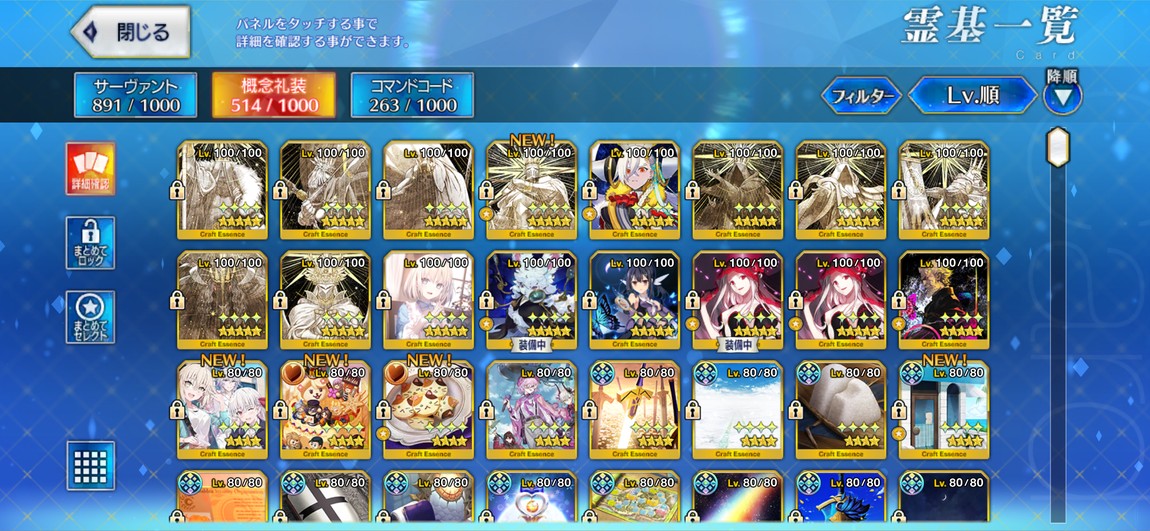This screenshot has width=1150, height=531.
Task: Open the コマンドコード tab
Action: tap(412, 95)
